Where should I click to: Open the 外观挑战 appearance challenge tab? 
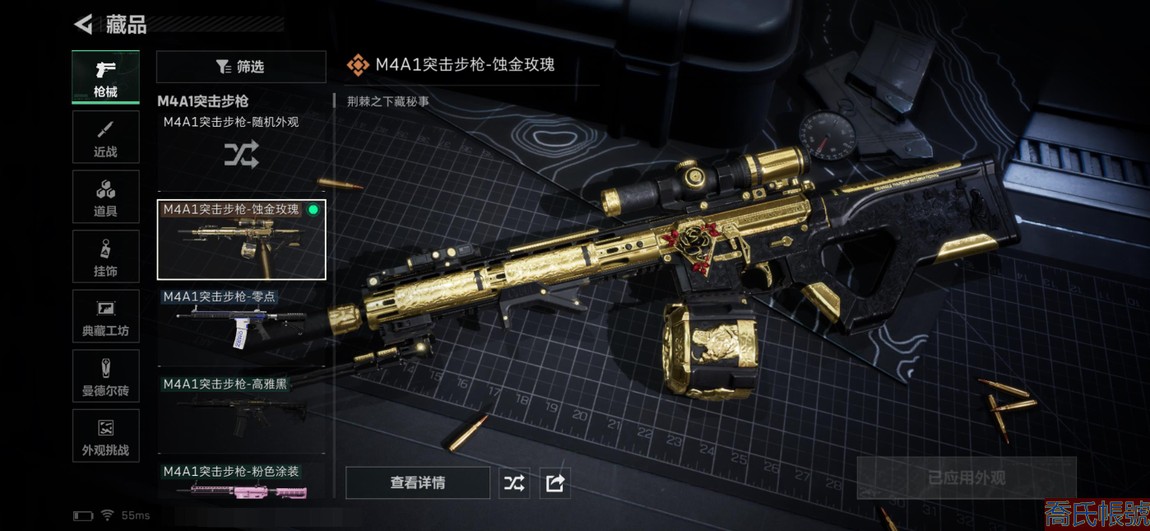pyautogui.click(x=105, y=437)
